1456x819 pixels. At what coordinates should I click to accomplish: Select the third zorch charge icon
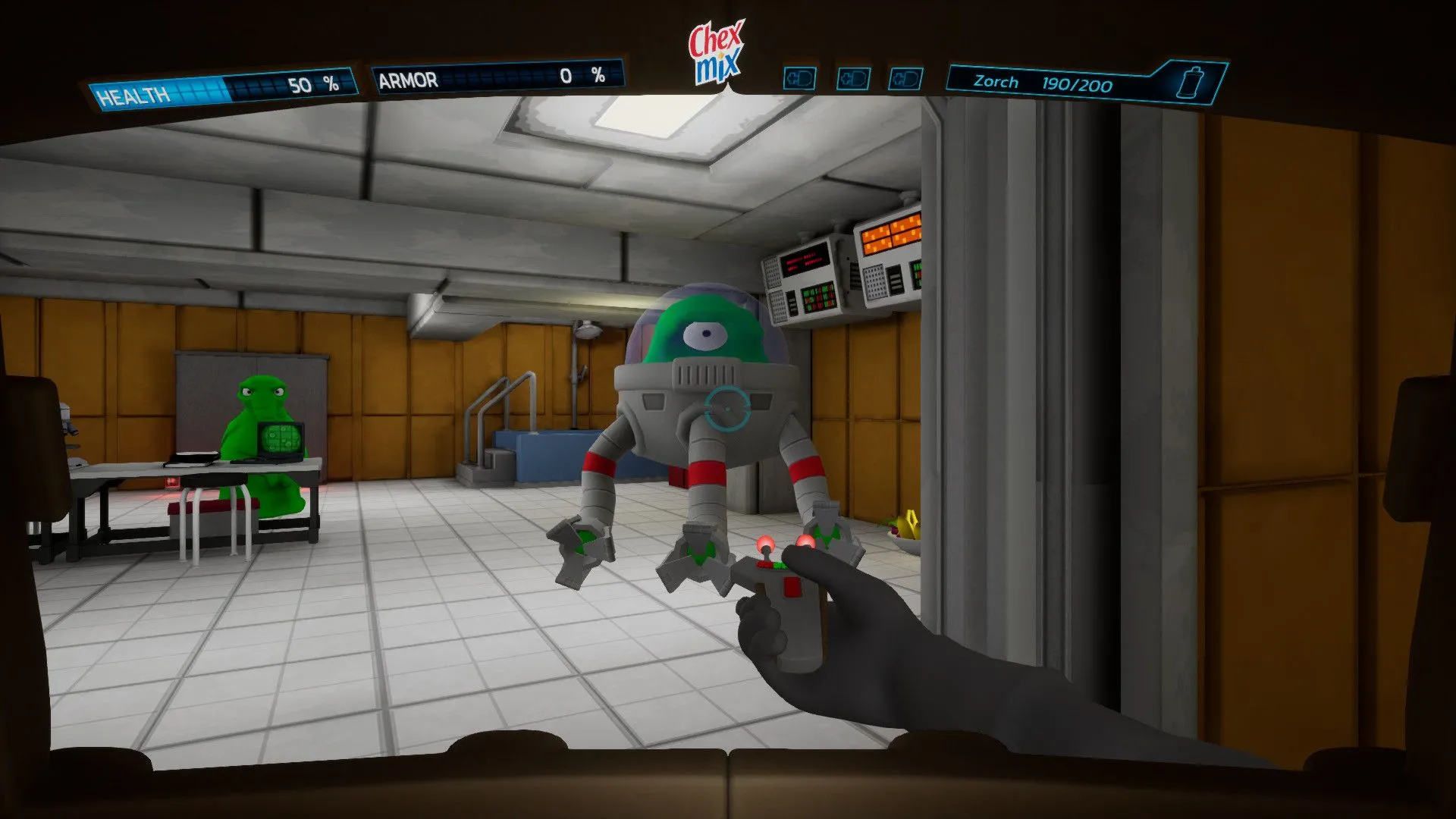[x=907, y=78]
